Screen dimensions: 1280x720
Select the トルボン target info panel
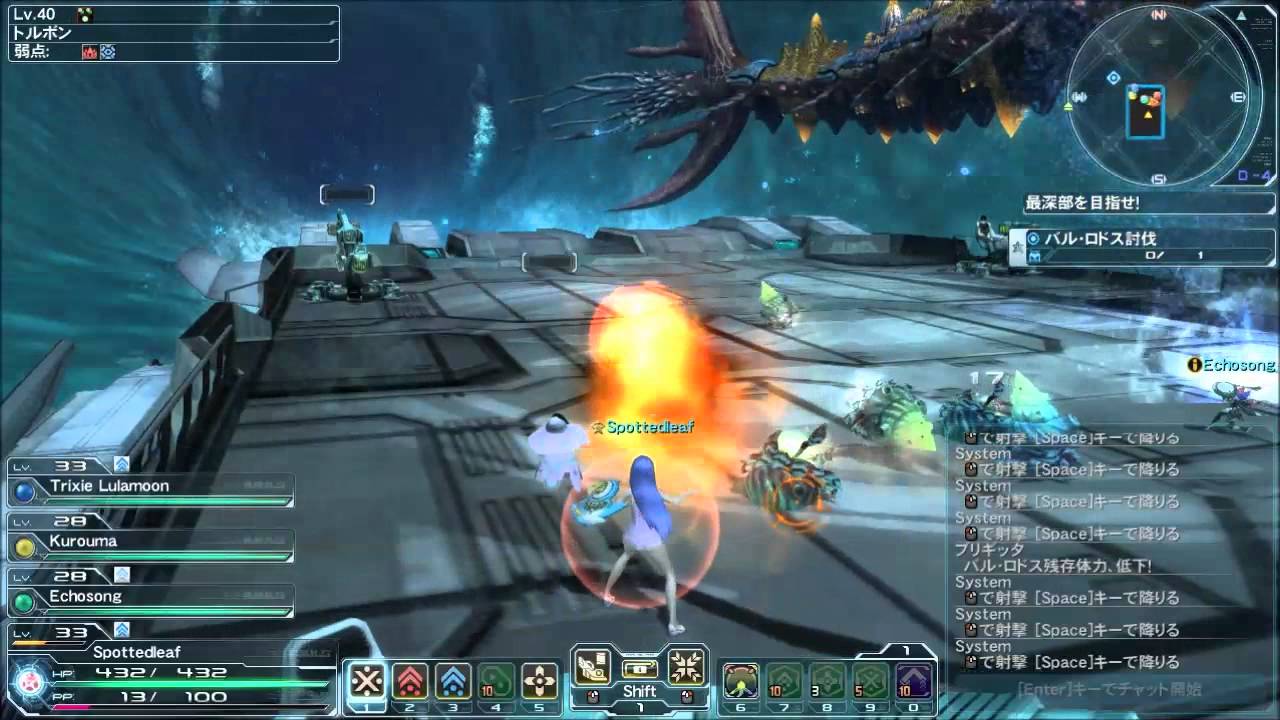tap(174, 33)
